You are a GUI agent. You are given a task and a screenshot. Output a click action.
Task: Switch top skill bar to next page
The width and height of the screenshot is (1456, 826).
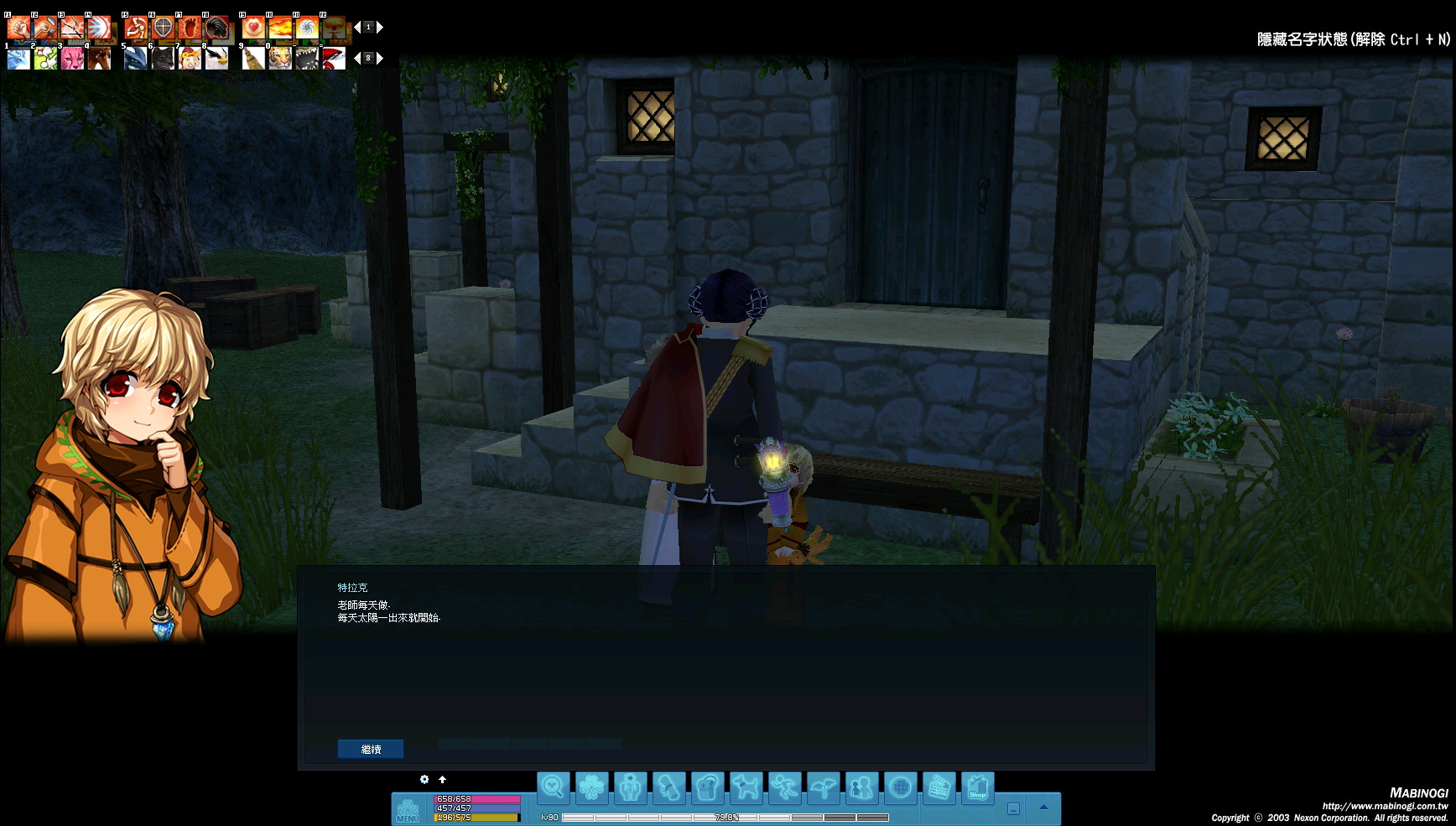[380, 28]
